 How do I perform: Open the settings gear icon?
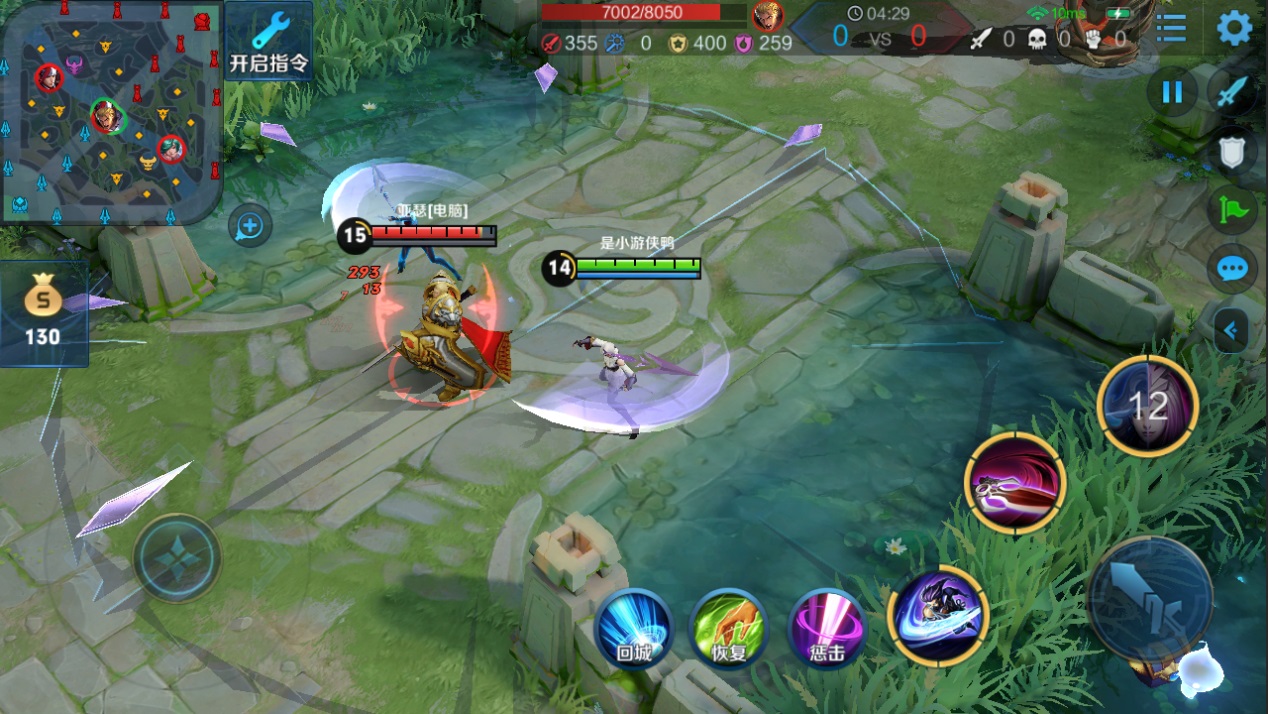(x=1234, y=28)
